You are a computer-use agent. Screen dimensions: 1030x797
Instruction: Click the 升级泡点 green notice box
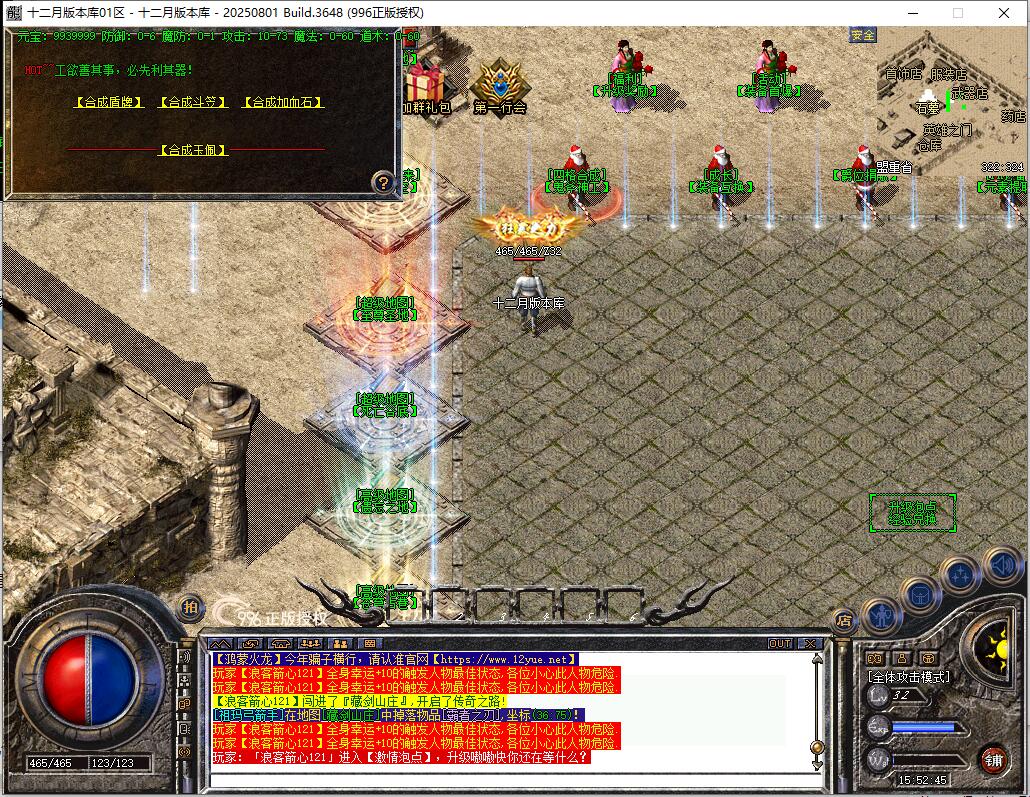point(912,512)
